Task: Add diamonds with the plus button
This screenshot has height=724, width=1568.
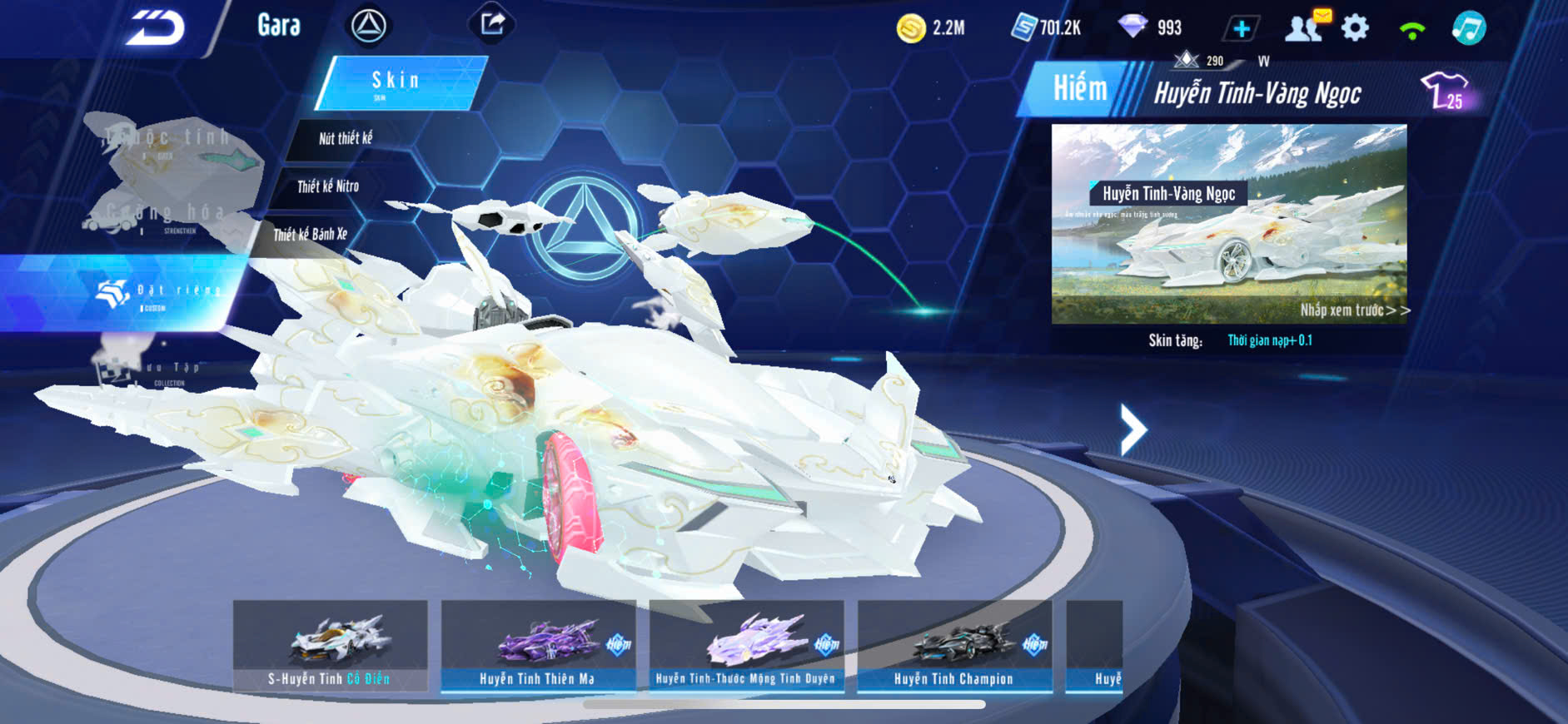Action: [1241, 29]
